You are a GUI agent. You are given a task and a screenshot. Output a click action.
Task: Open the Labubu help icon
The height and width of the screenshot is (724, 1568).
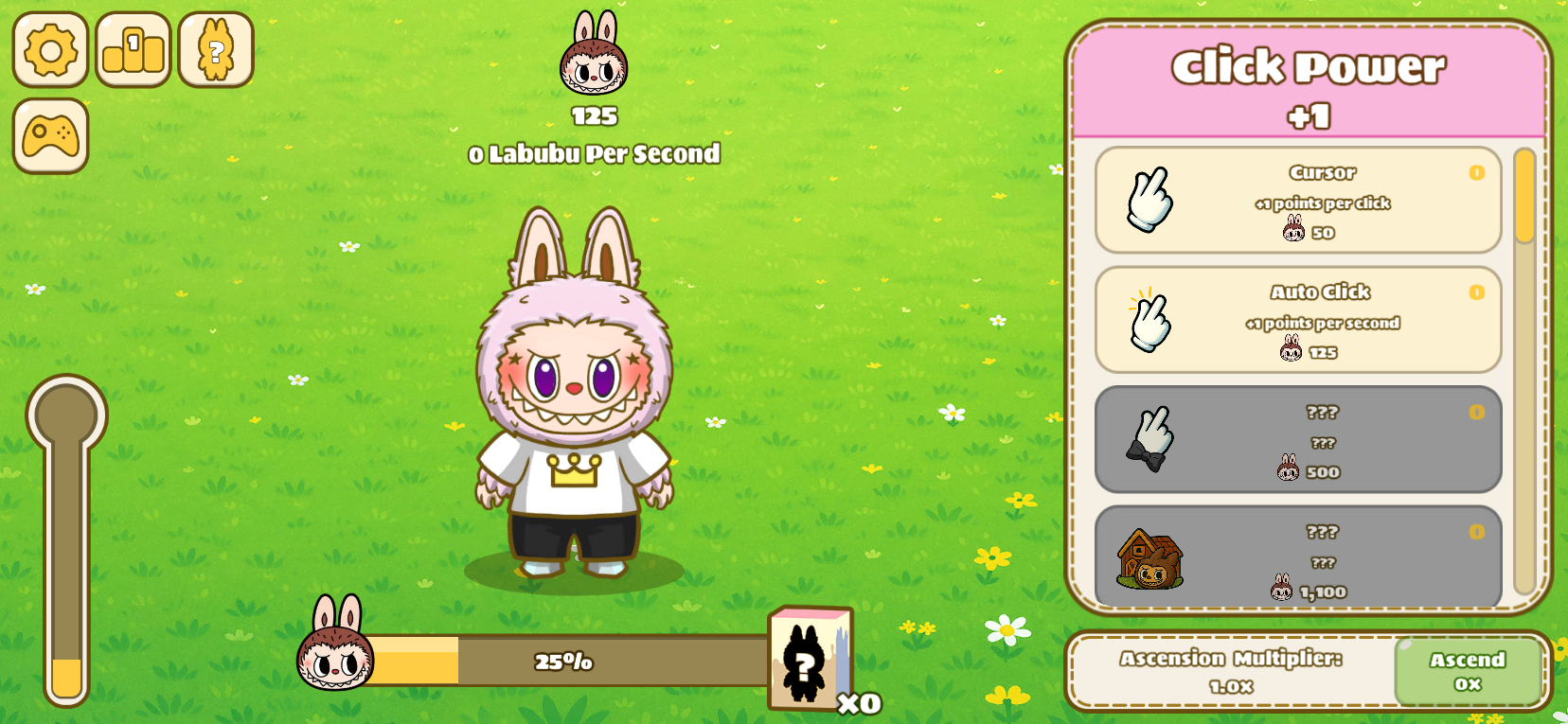click(x=214, y=50)
